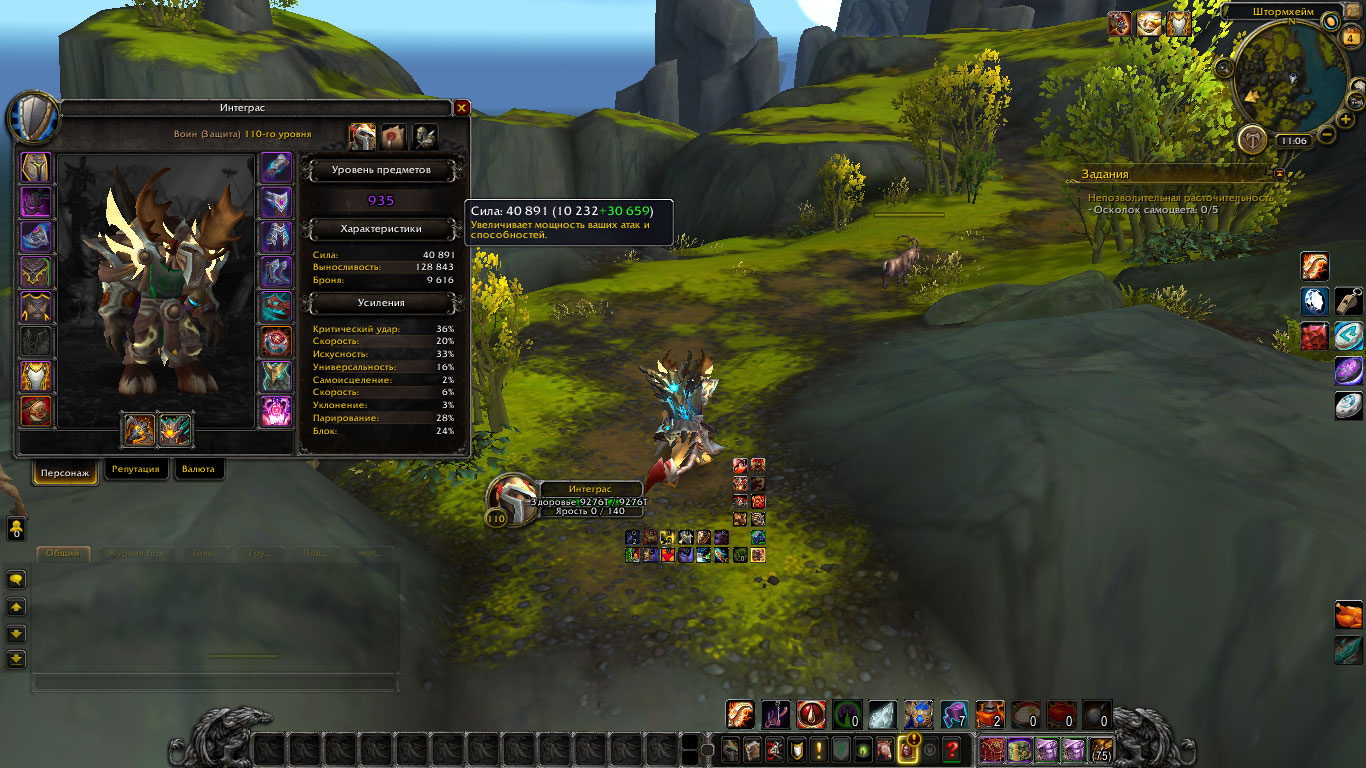Screen dimensions: 1366x768
Task: Select the Персонаж tab
Action: click(66, 471)
